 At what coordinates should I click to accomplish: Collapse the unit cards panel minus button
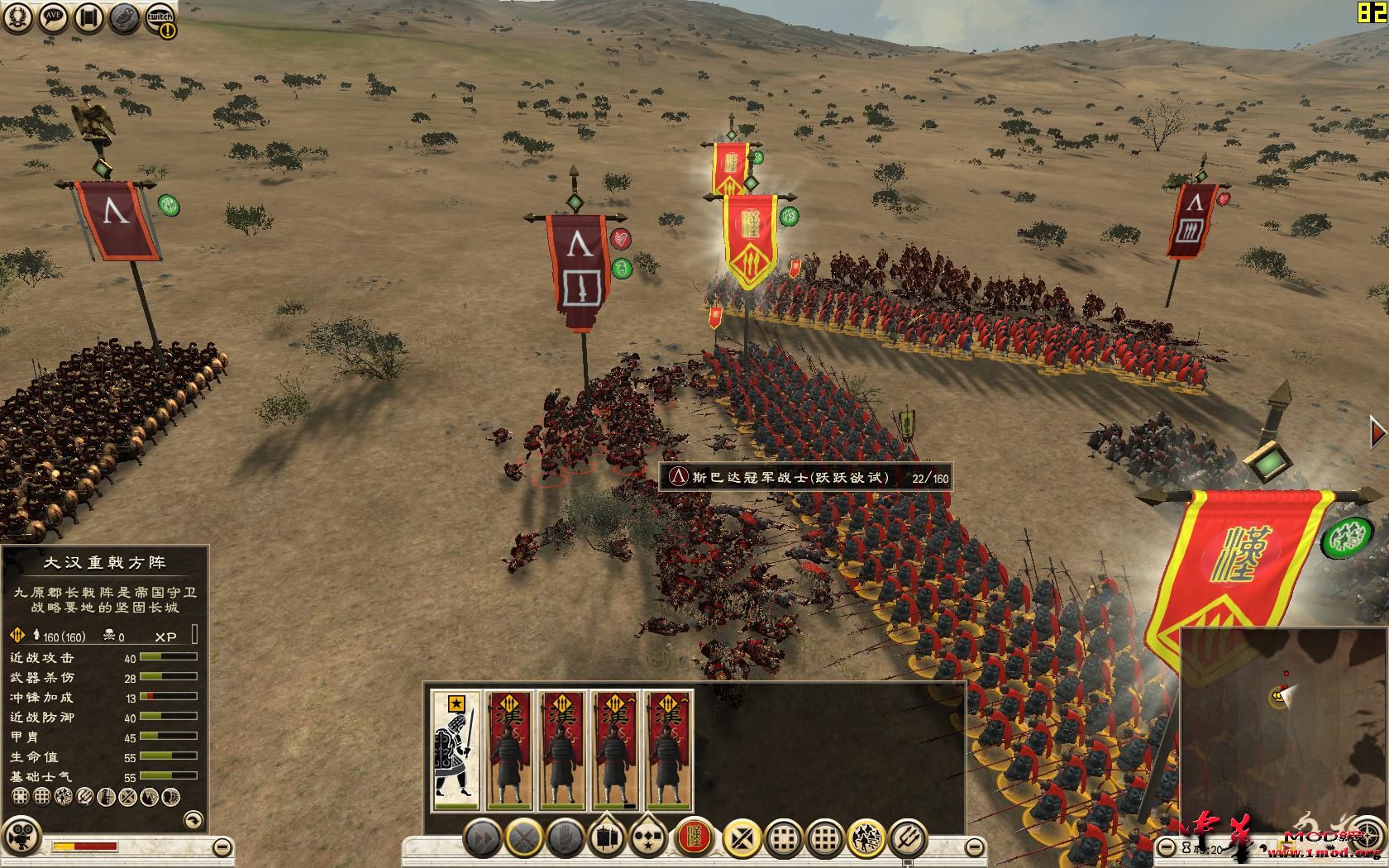tap(976, 847)
